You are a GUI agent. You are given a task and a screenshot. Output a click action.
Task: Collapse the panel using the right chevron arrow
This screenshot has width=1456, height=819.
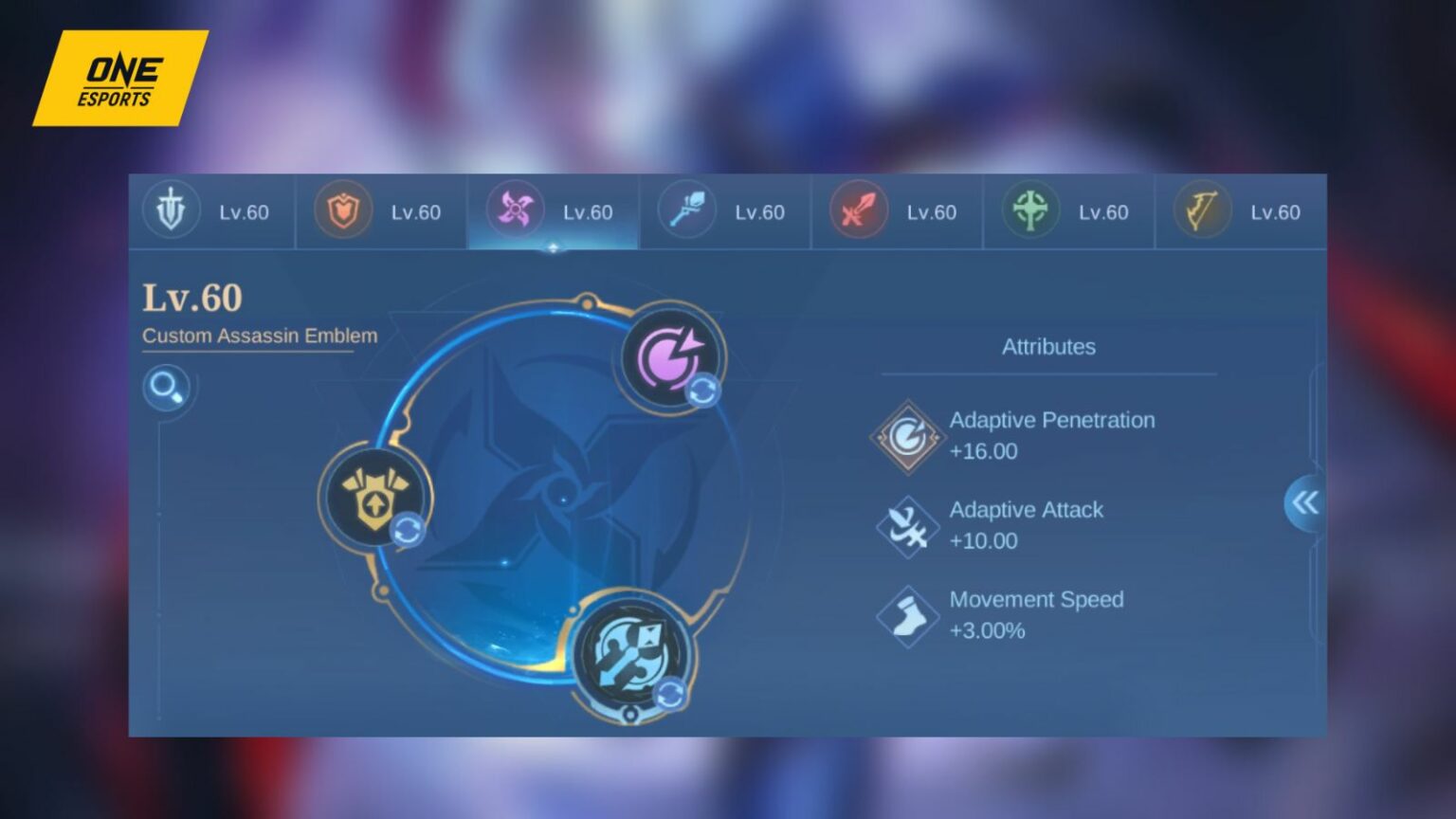coord(1305,503)
